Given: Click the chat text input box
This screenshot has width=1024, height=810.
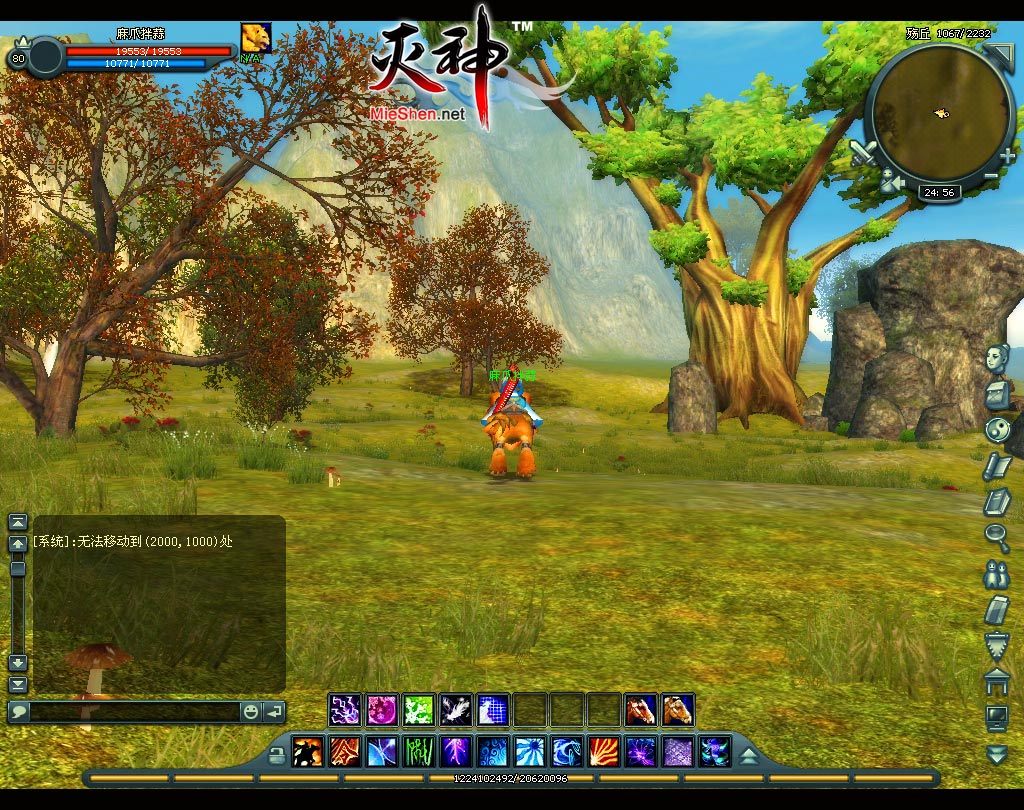Looking at the screenshot, I should pyautogui.click(x=134, y=712).
